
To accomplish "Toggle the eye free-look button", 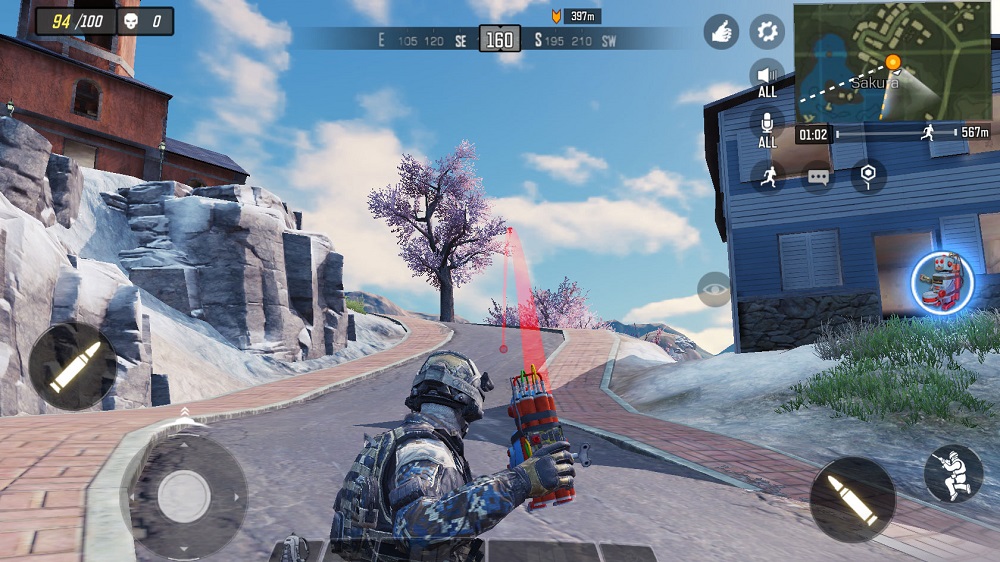I will (x=714, y=289).
